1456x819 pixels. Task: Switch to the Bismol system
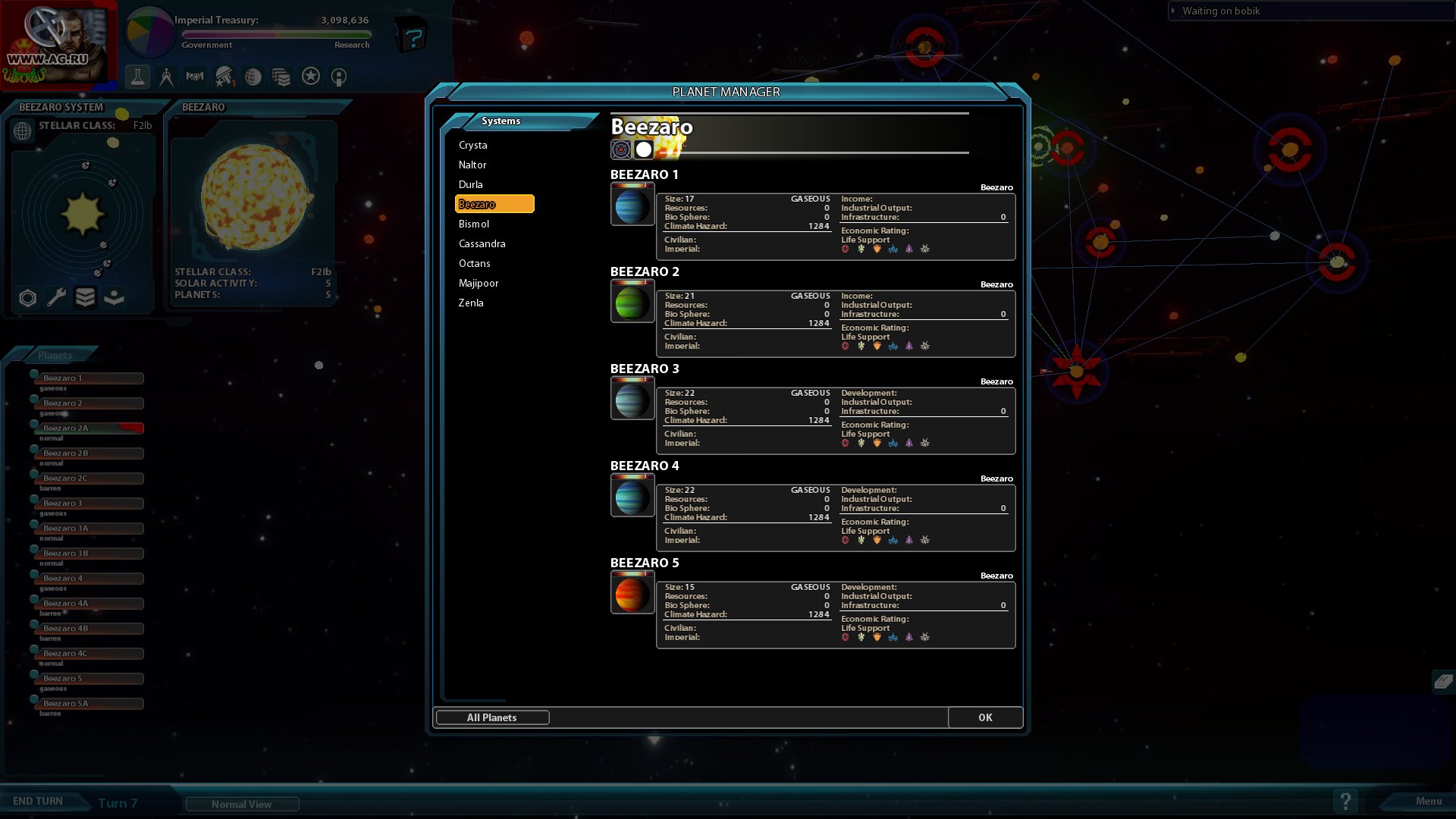pyautogui.click(x=474, y=224)
